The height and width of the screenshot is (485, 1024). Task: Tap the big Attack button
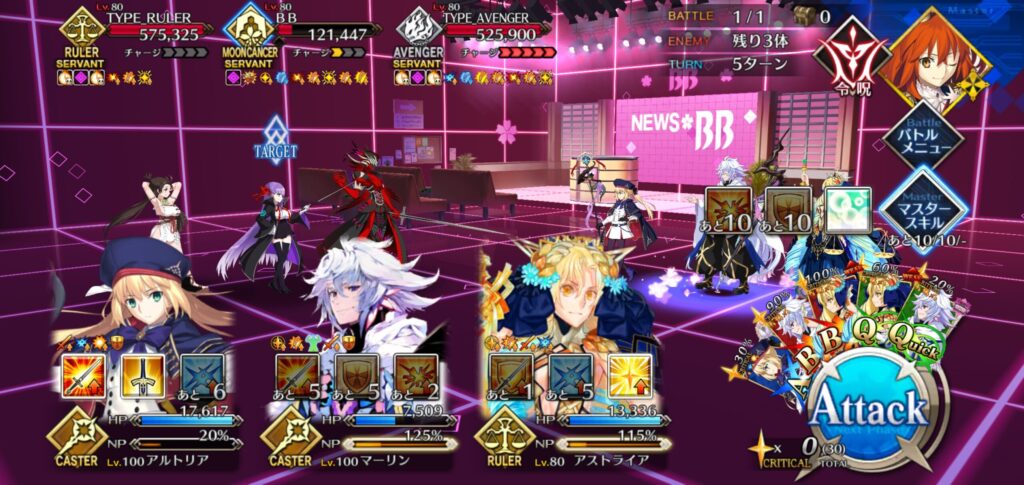click(x=868, y=410)
